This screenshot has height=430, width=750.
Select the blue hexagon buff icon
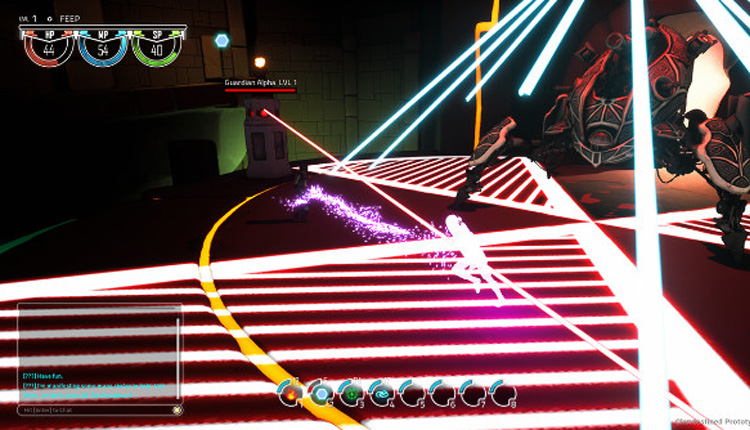[222, 40]
